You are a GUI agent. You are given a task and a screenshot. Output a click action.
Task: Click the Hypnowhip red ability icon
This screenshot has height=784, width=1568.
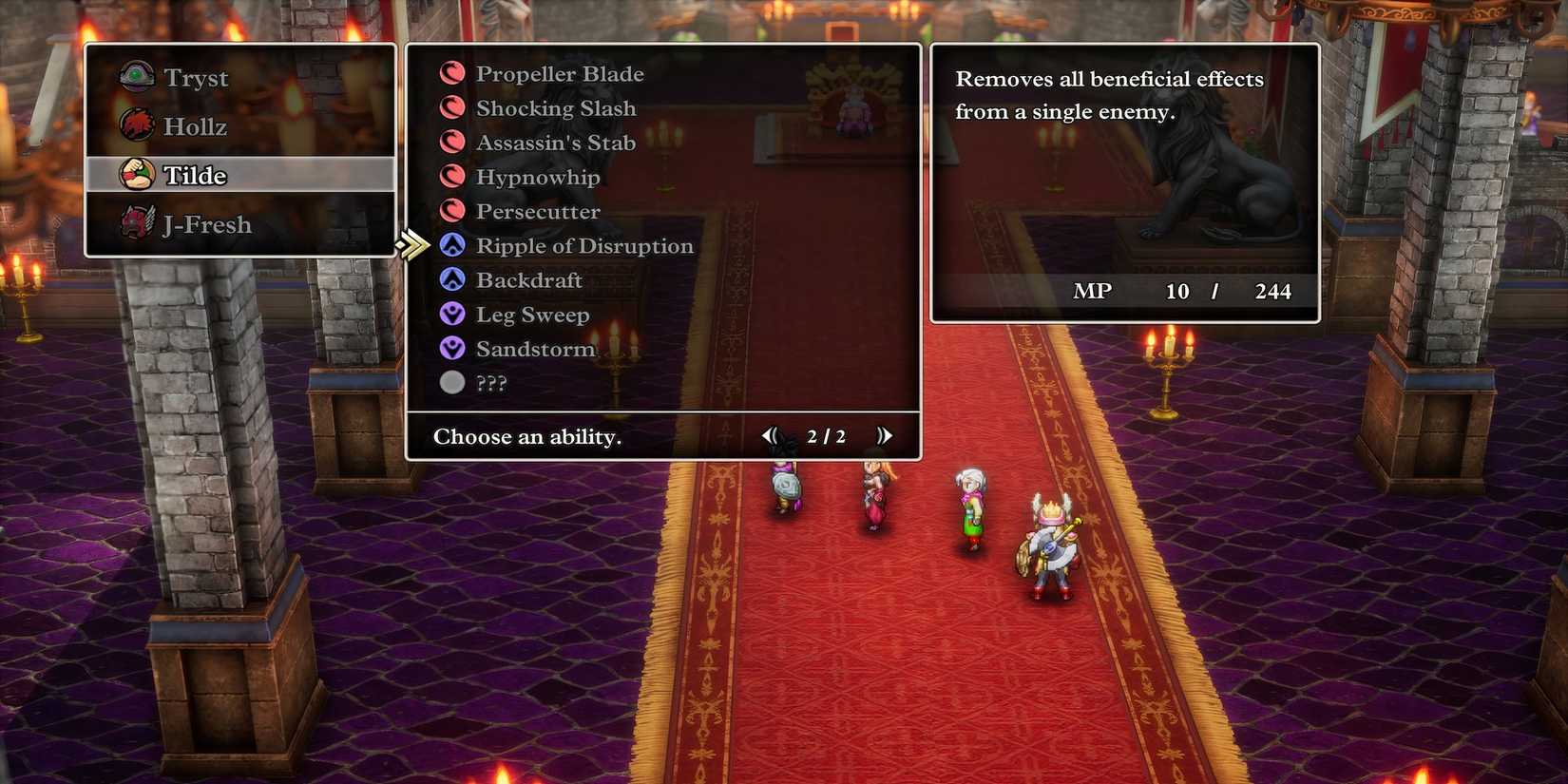point(451,177)
